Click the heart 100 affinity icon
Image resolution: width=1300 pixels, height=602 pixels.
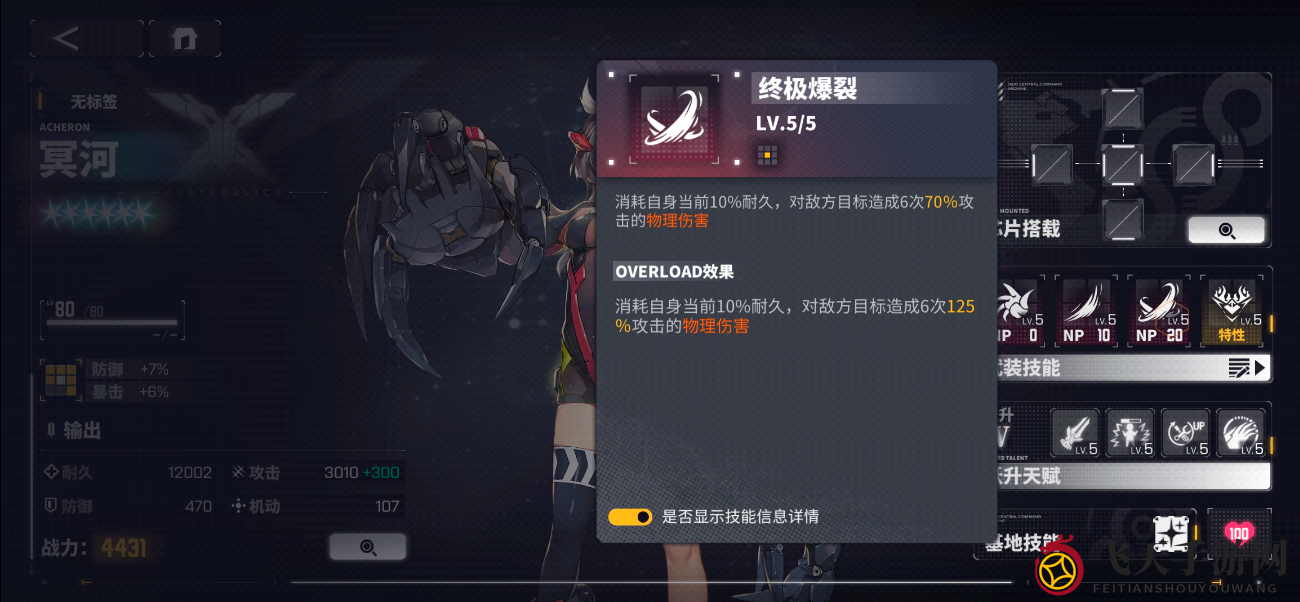[x=1239, y=534]
